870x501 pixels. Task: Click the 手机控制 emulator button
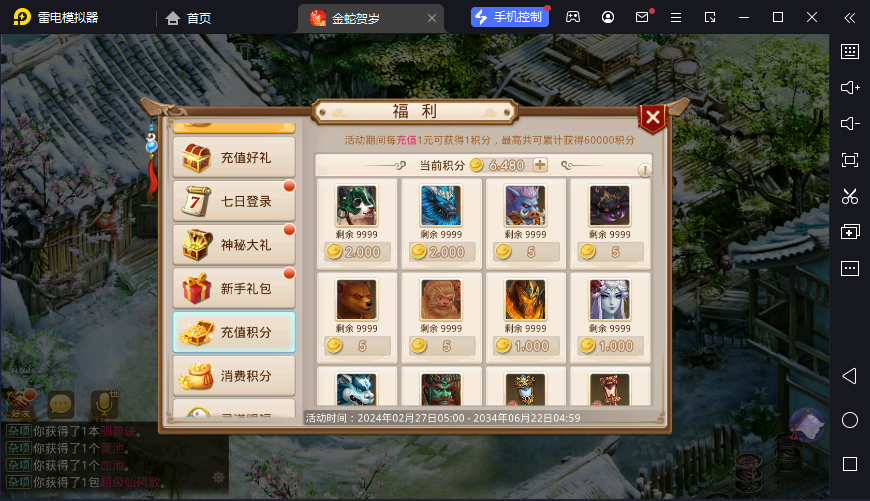510,17
